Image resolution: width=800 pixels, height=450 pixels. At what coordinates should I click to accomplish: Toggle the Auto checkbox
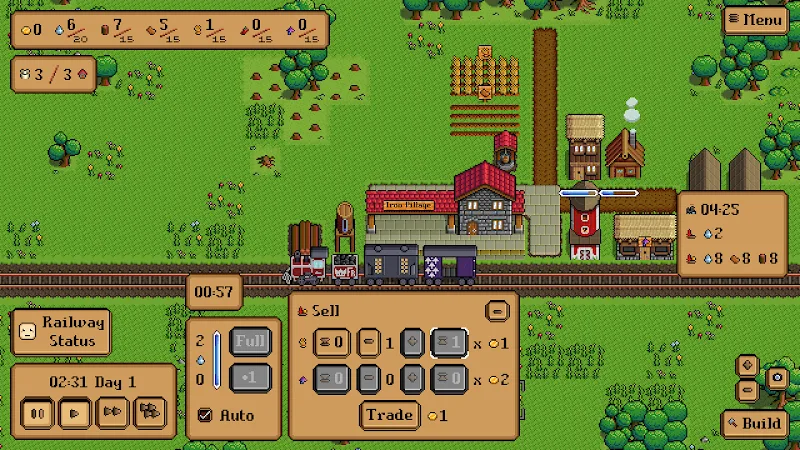point(206,415)
